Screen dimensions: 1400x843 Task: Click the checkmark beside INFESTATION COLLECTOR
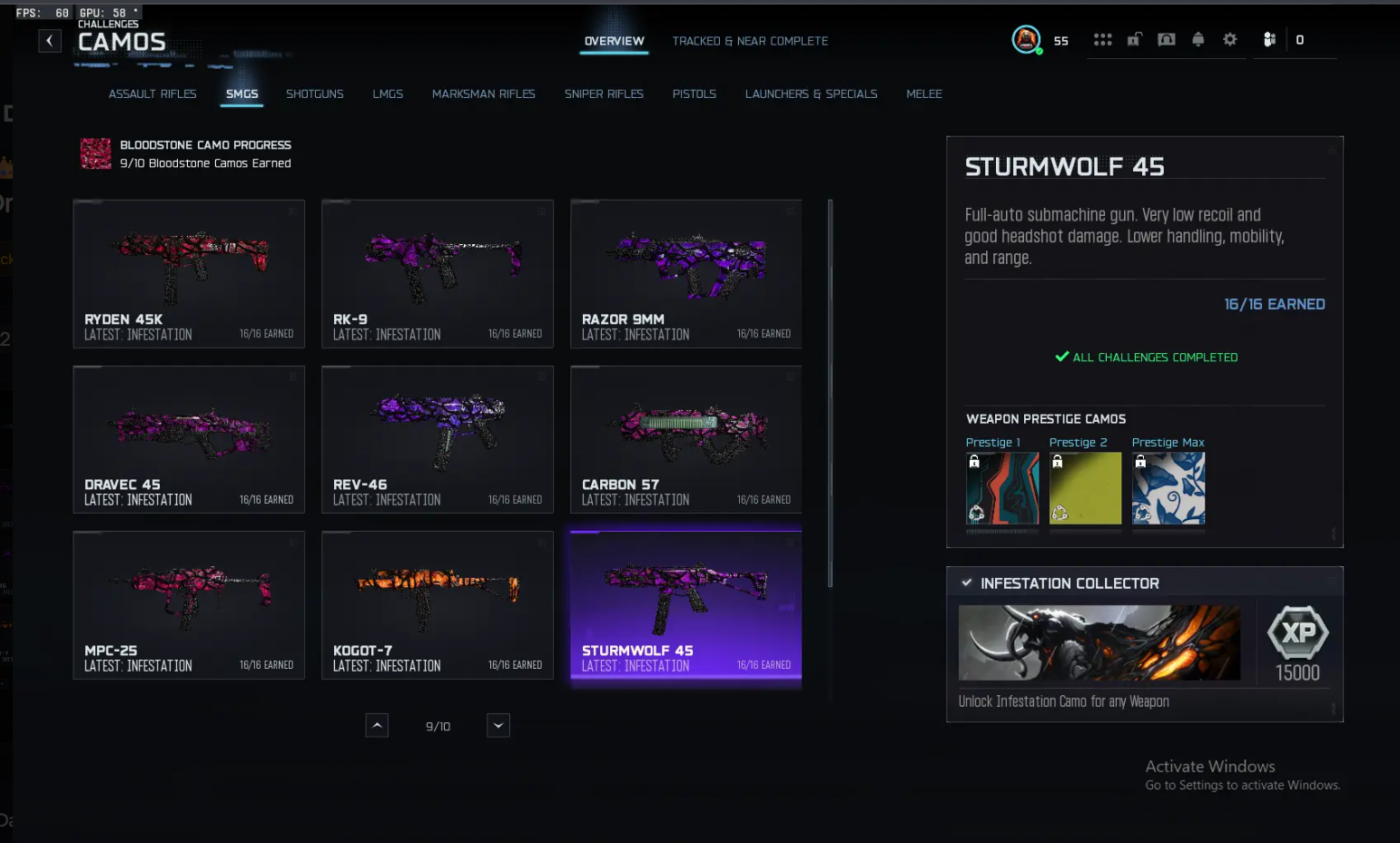967,583
